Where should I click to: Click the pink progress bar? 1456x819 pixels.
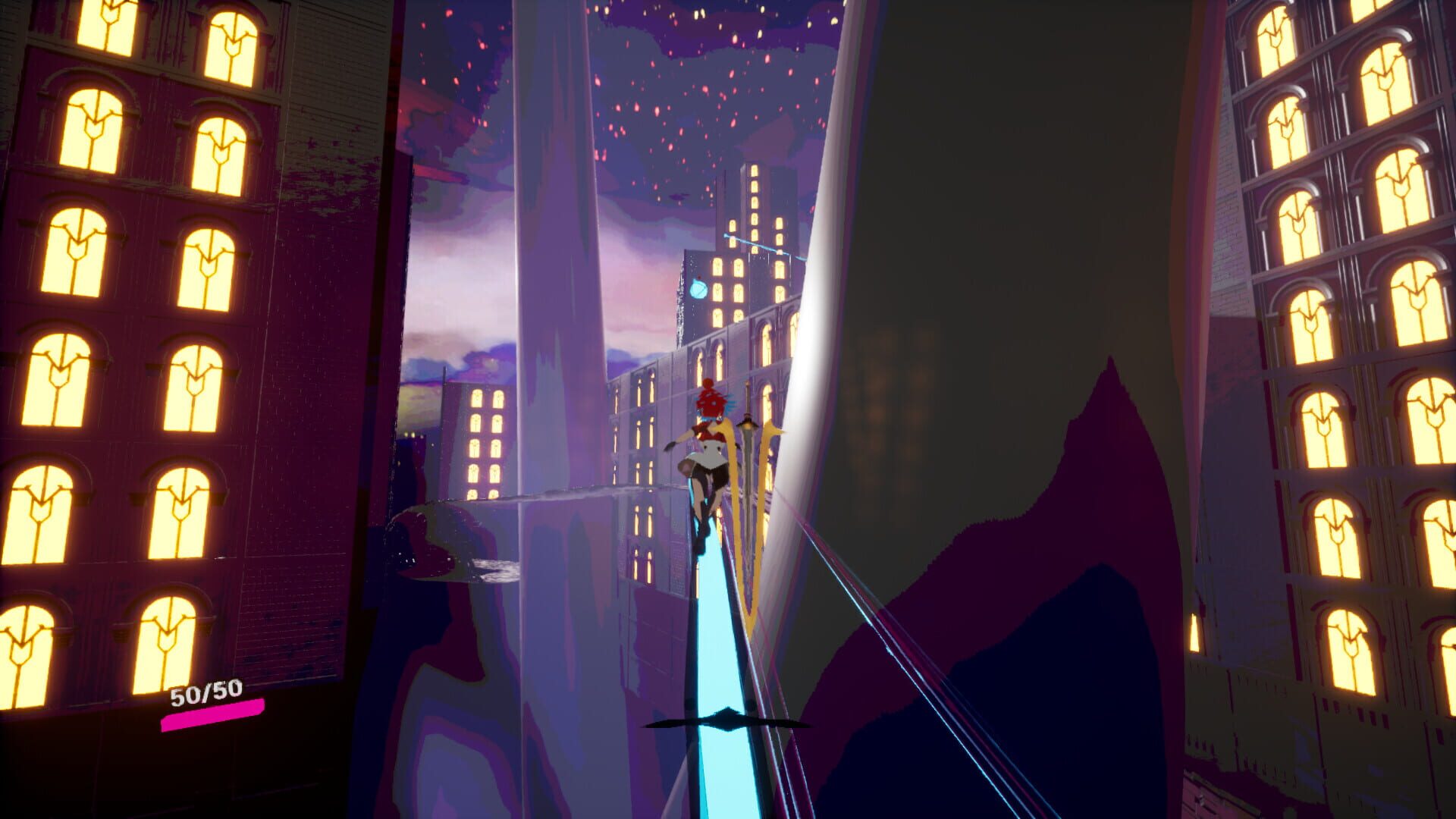[x=211, y=717]
